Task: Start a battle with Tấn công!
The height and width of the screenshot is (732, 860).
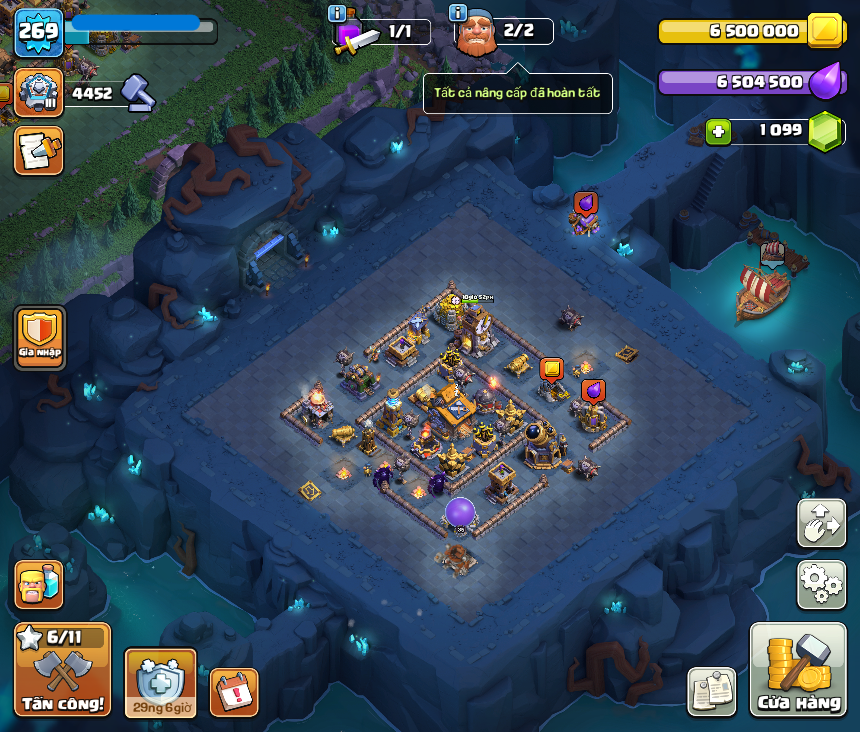Action: 62,669
